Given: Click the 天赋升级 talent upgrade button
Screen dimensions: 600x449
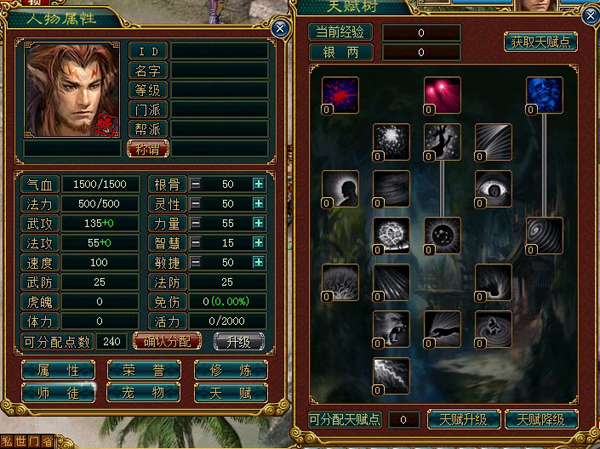Looking at the screenshot, I should click(463, 418).
